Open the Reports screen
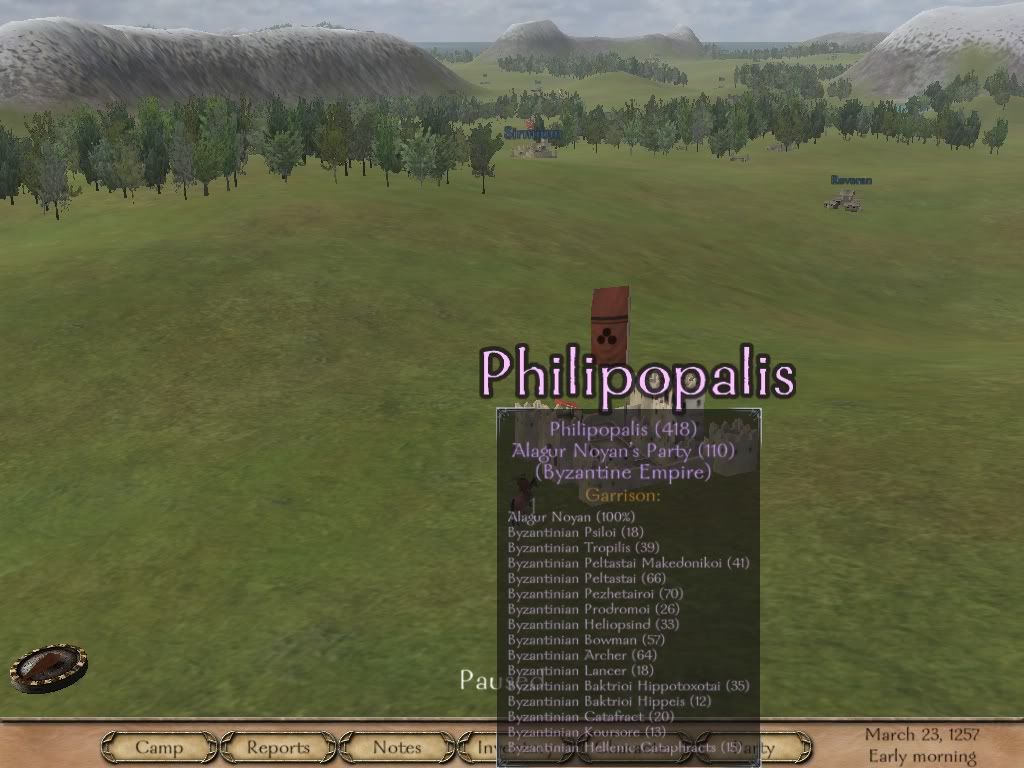This screenshot has height=768, width=1024. (278, 747)
